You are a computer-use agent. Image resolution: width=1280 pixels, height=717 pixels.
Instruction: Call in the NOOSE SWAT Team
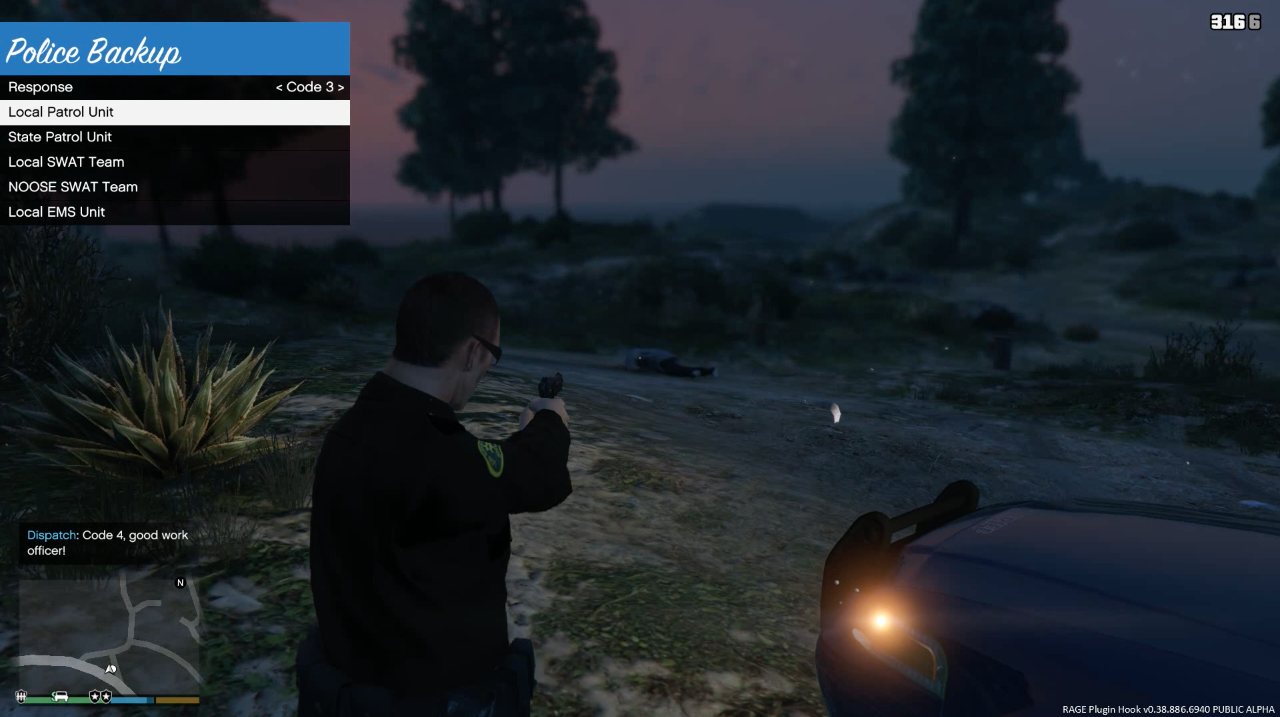point(175,187)
